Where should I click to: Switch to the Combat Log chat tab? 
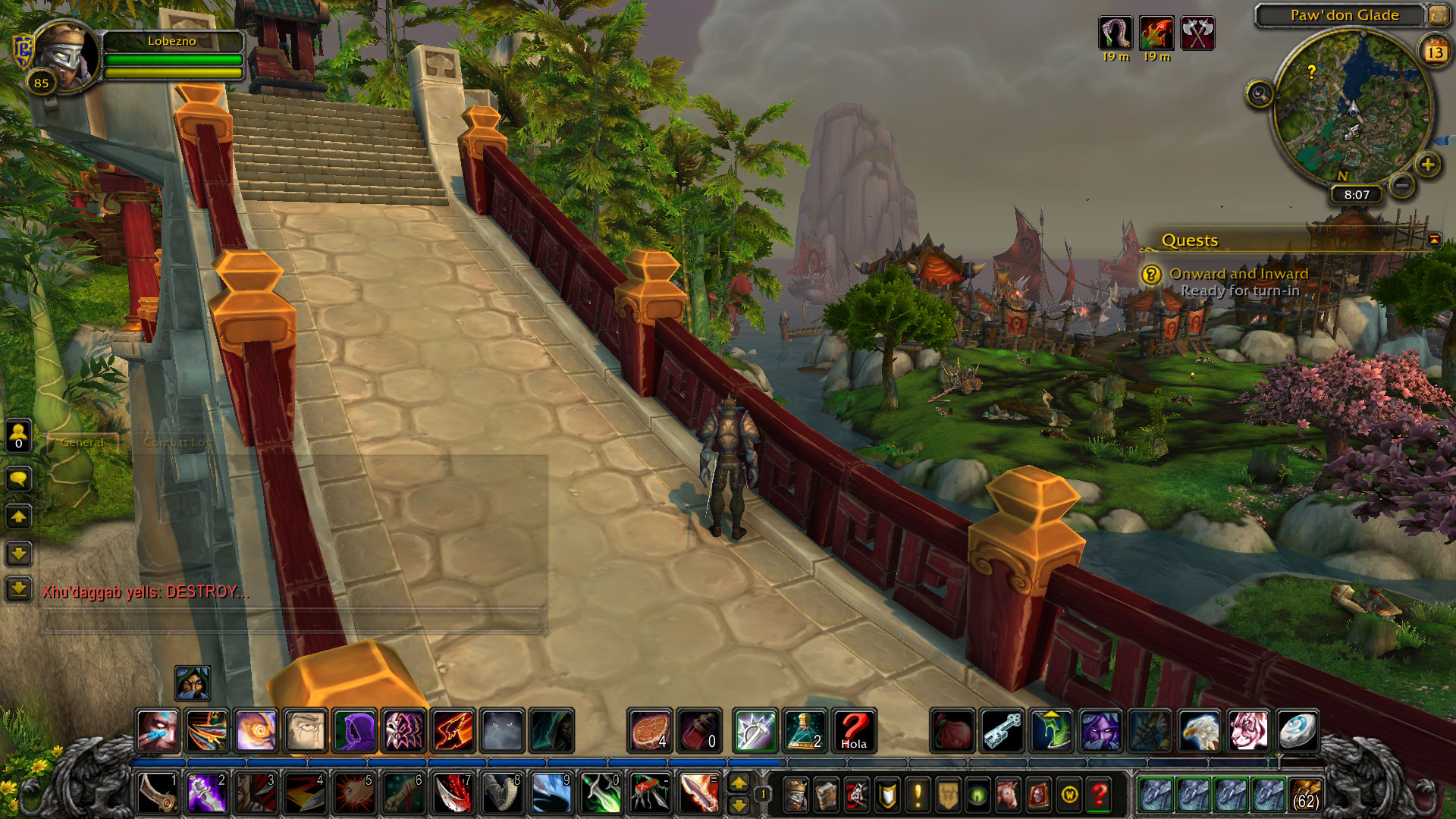click(x=178, y=442)
